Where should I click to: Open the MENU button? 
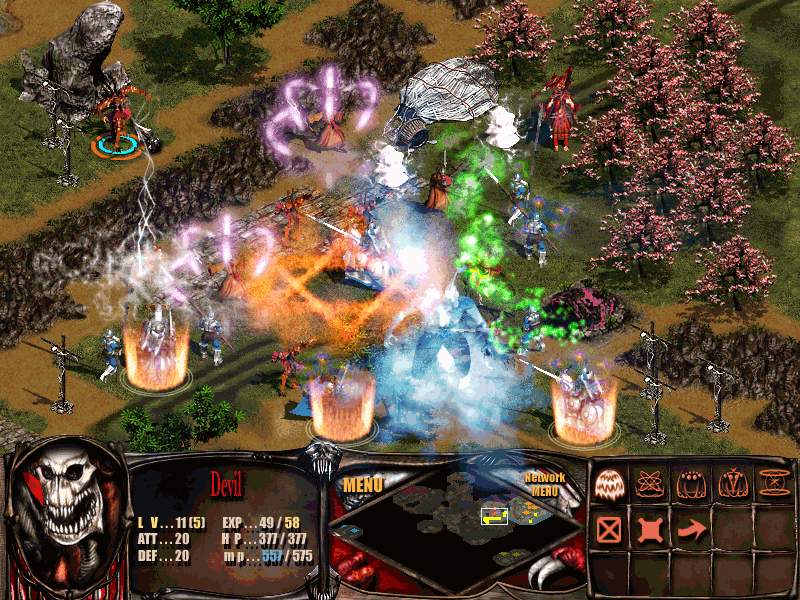point(364,485)
